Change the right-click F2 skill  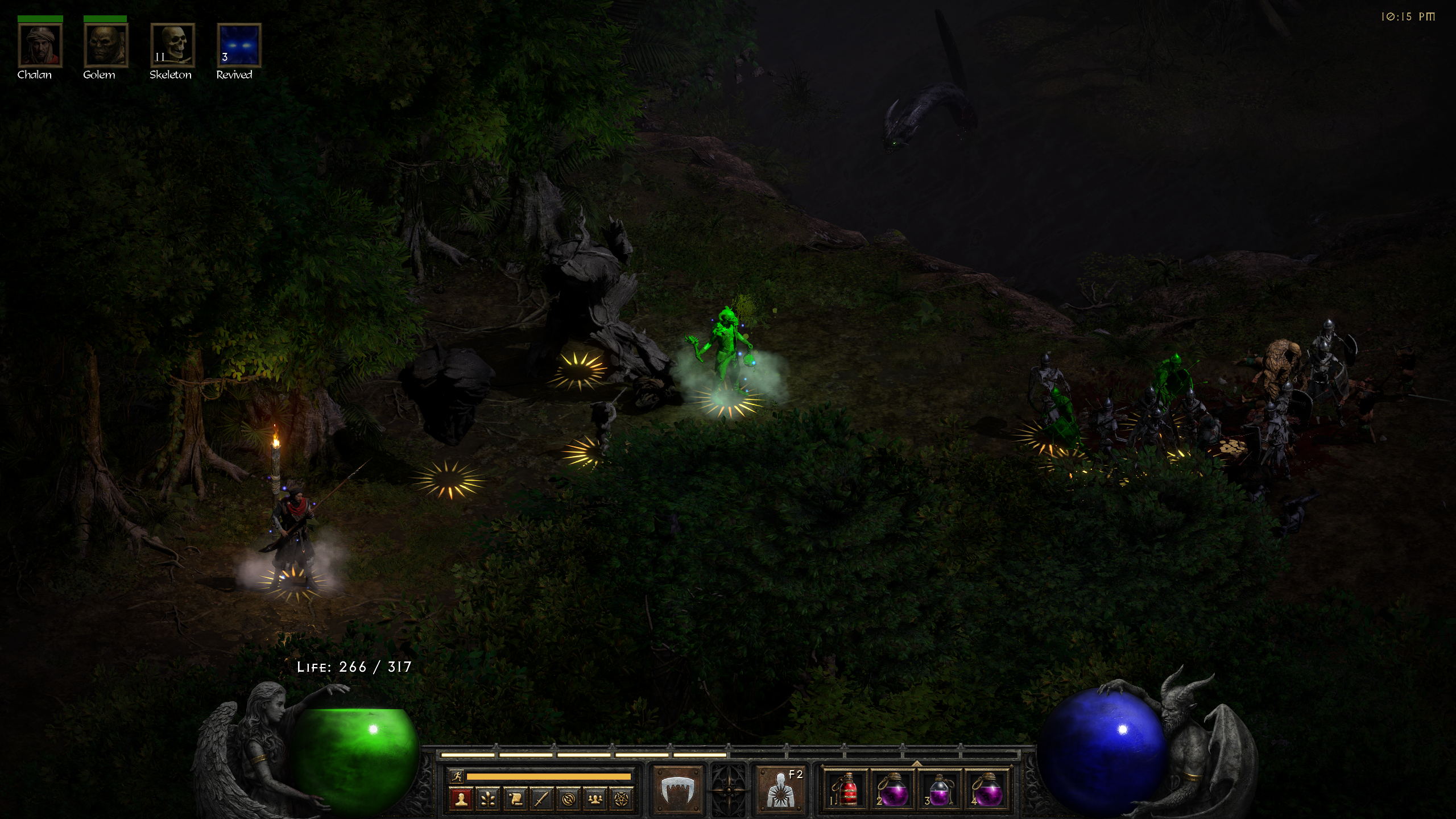click(x=780, y=789)
